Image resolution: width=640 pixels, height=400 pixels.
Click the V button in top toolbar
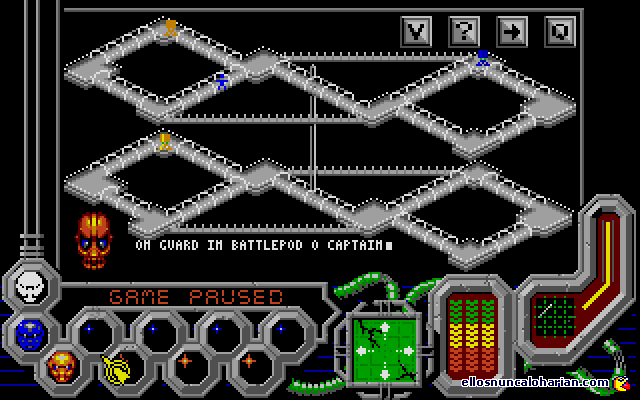417,31
